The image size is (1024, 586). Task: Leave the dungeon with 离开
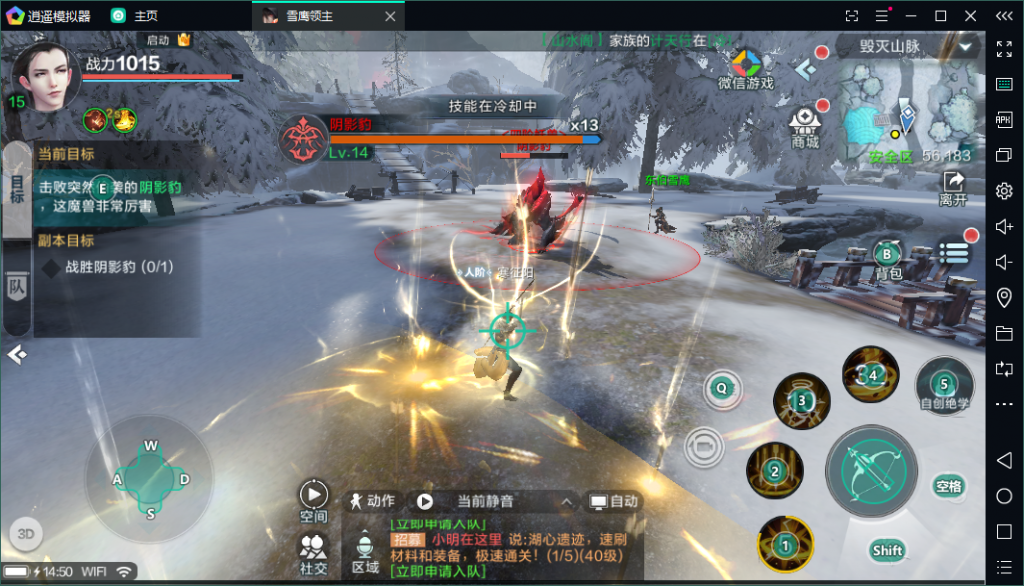click(x=953, y=187)
